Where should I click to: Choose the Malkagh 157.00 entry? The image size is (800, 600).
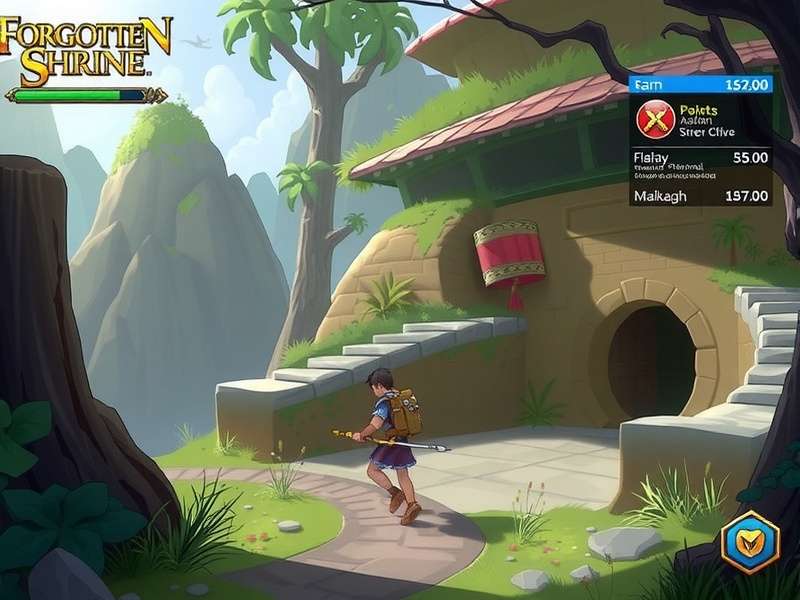pos(701,196)
